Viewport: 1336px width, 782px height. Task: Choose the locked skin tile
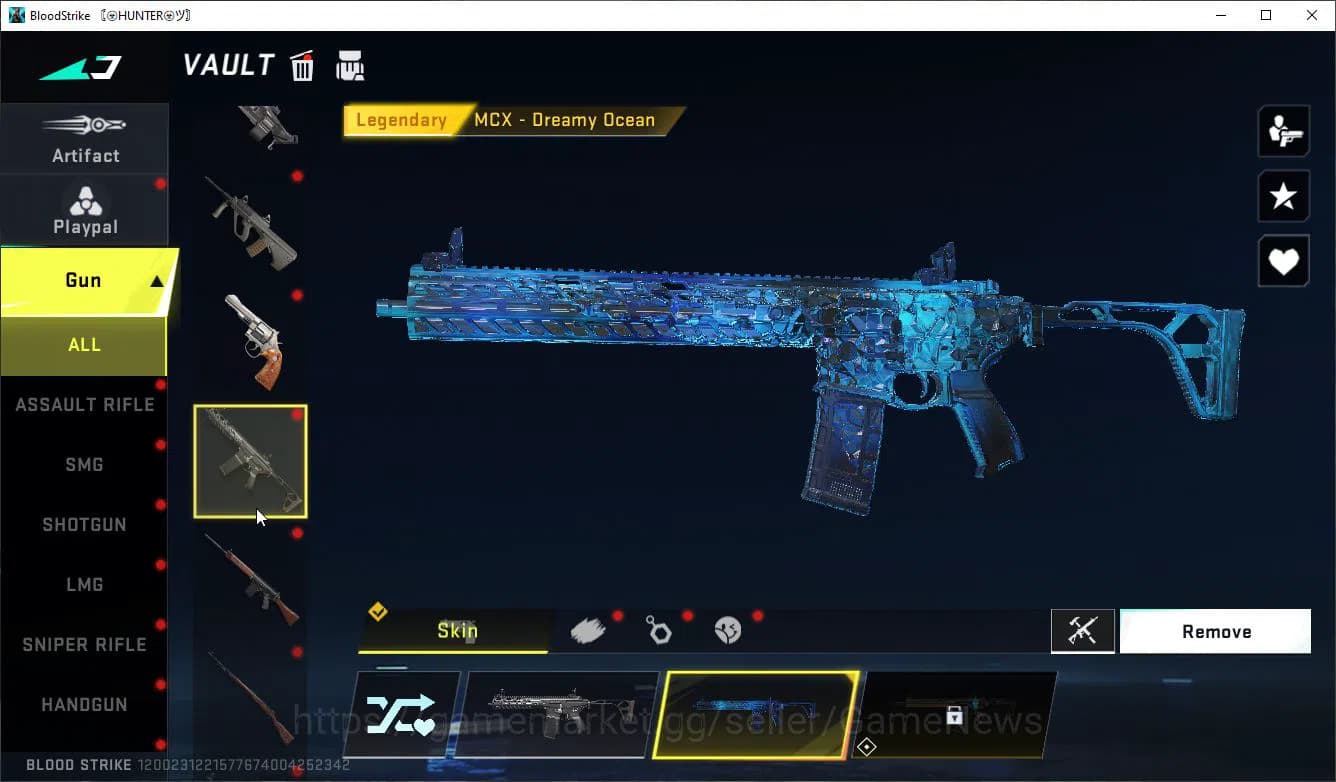[x=955, y=714]
